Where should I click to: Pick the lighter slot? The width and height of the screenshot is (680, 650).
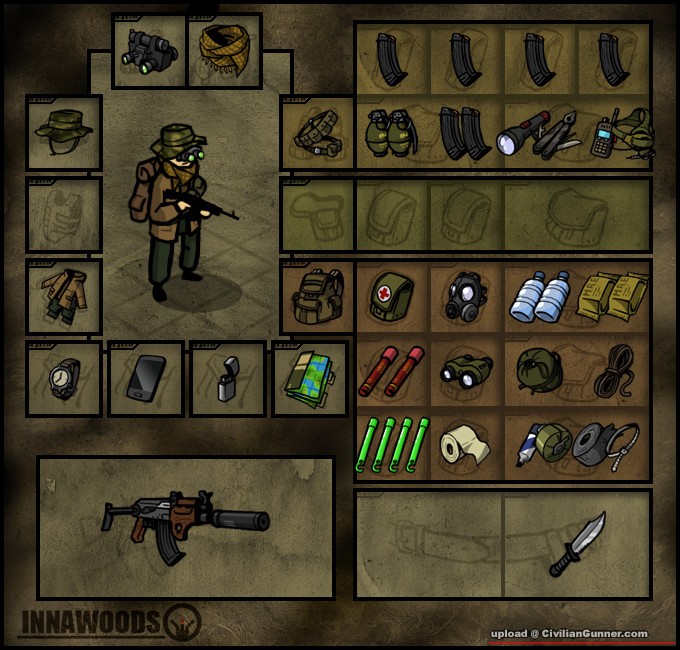click(228, 380)
